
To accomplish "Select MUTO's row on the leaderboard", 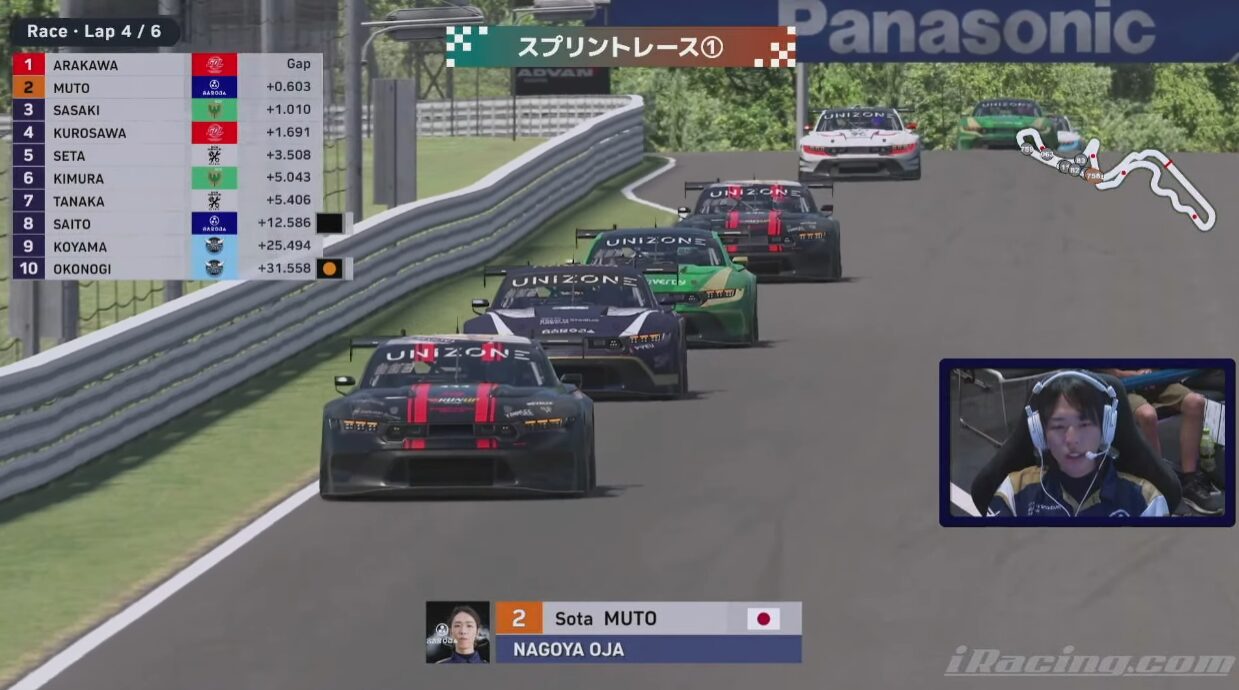I will [167, 87].
